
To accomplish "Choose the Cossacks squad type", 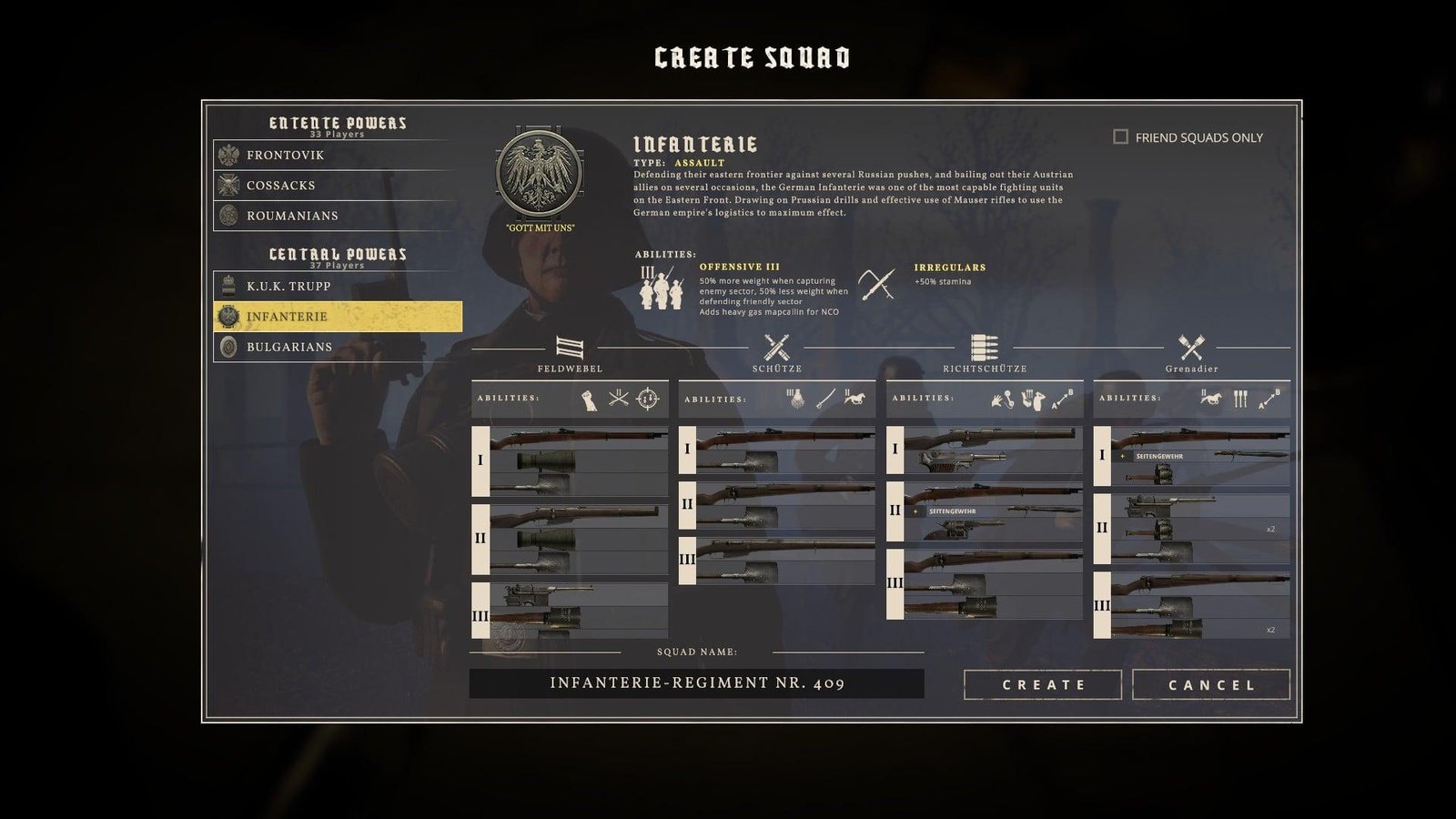I will (x=337, y=185).
